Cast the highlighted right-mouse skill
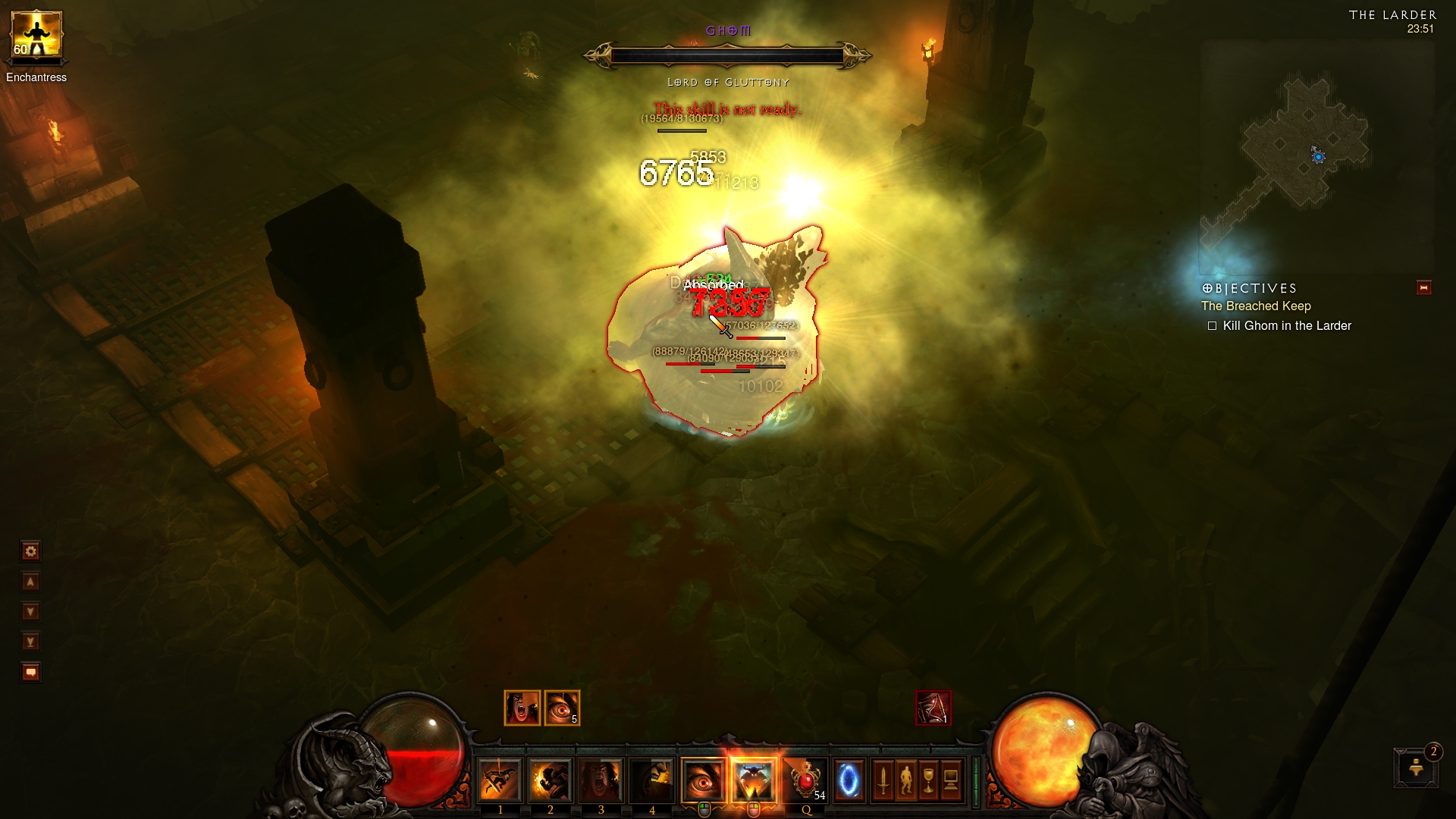Viewport: 1456px width, 819px height. point(753,779)
